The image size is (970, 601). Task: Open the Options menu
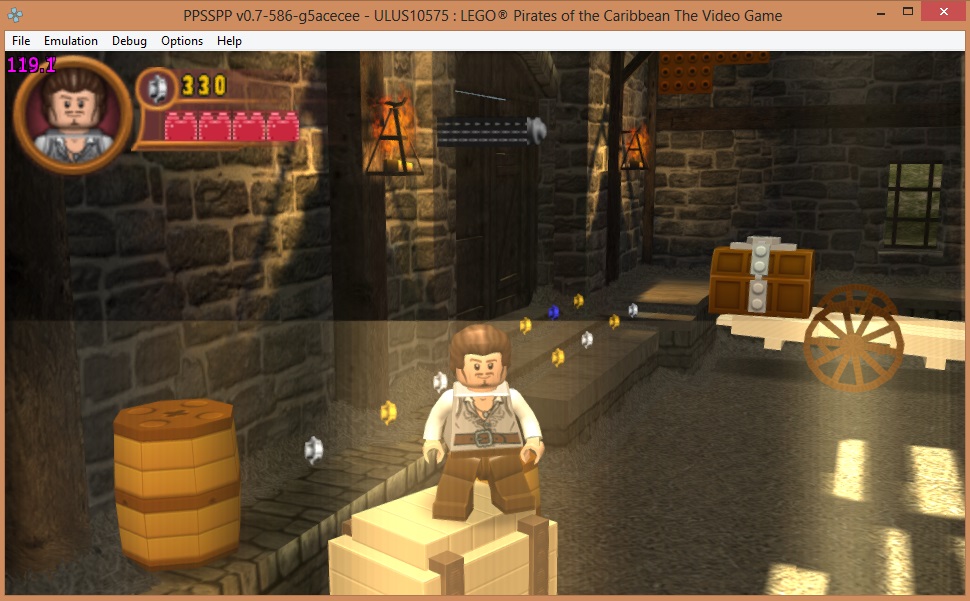coord(182,41)
